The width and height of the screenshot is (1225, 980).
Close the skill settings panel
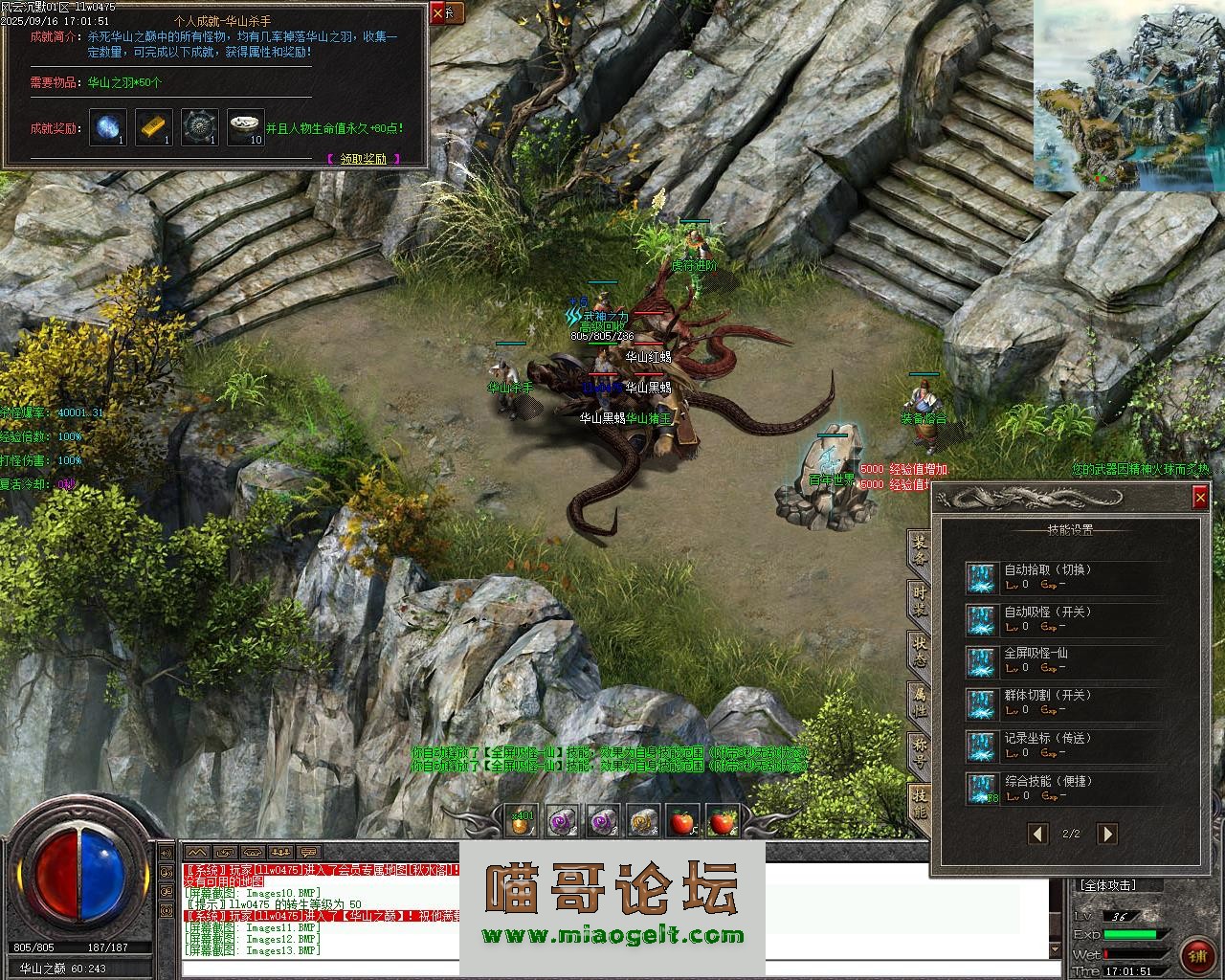(1200, 497)
